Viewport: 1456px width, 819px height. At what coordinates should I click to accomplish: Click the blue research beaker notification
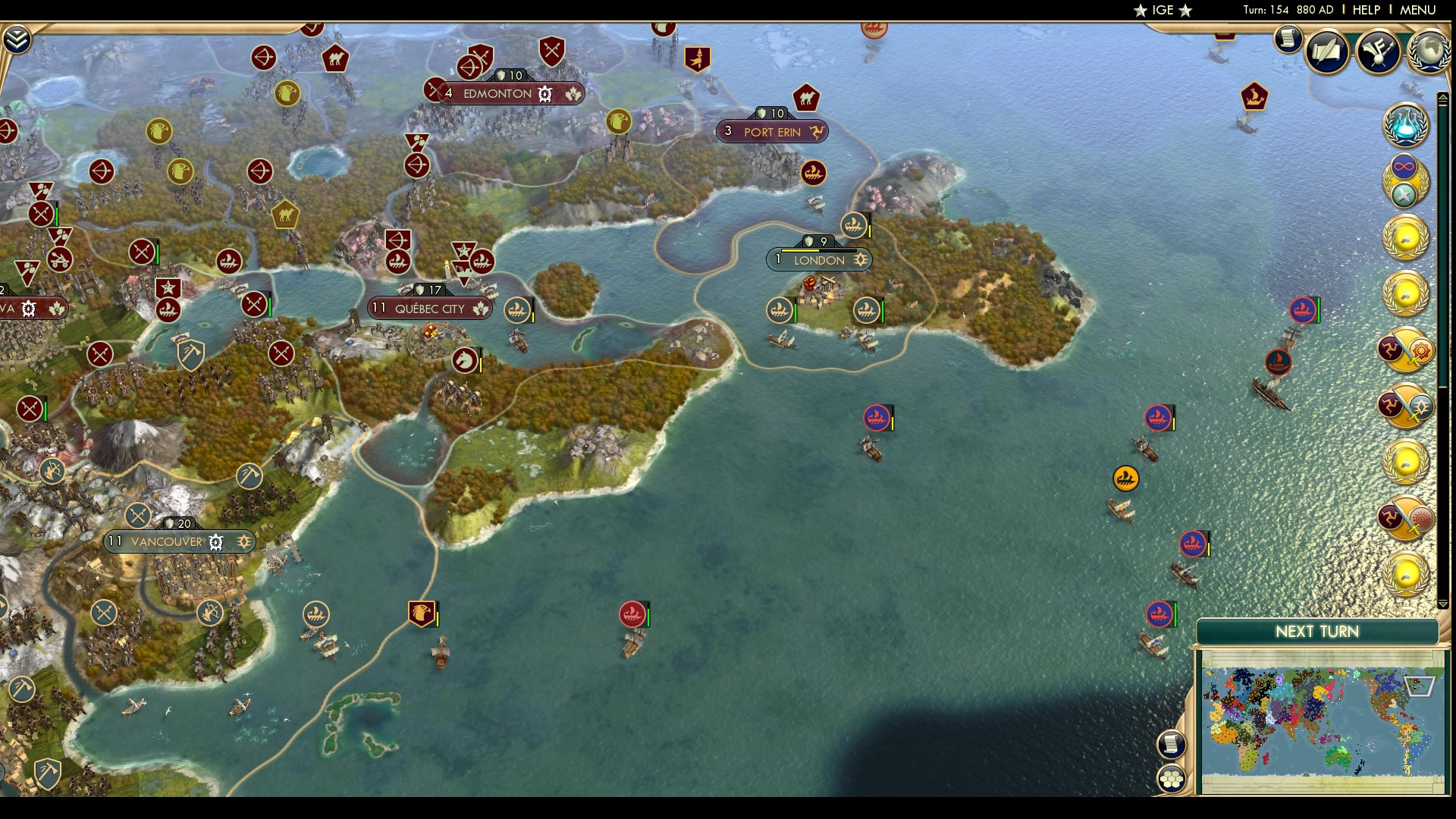click(x=1404, y=124)
